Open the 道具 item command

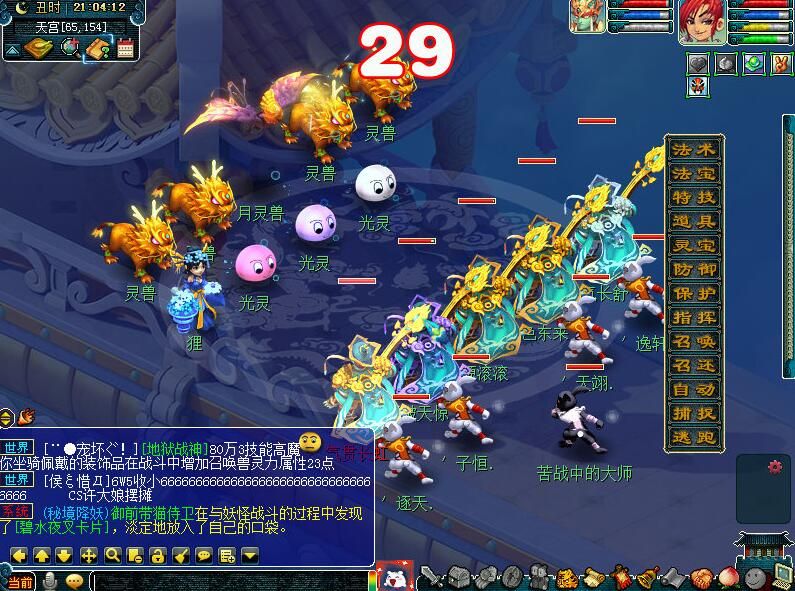point(694,222)
